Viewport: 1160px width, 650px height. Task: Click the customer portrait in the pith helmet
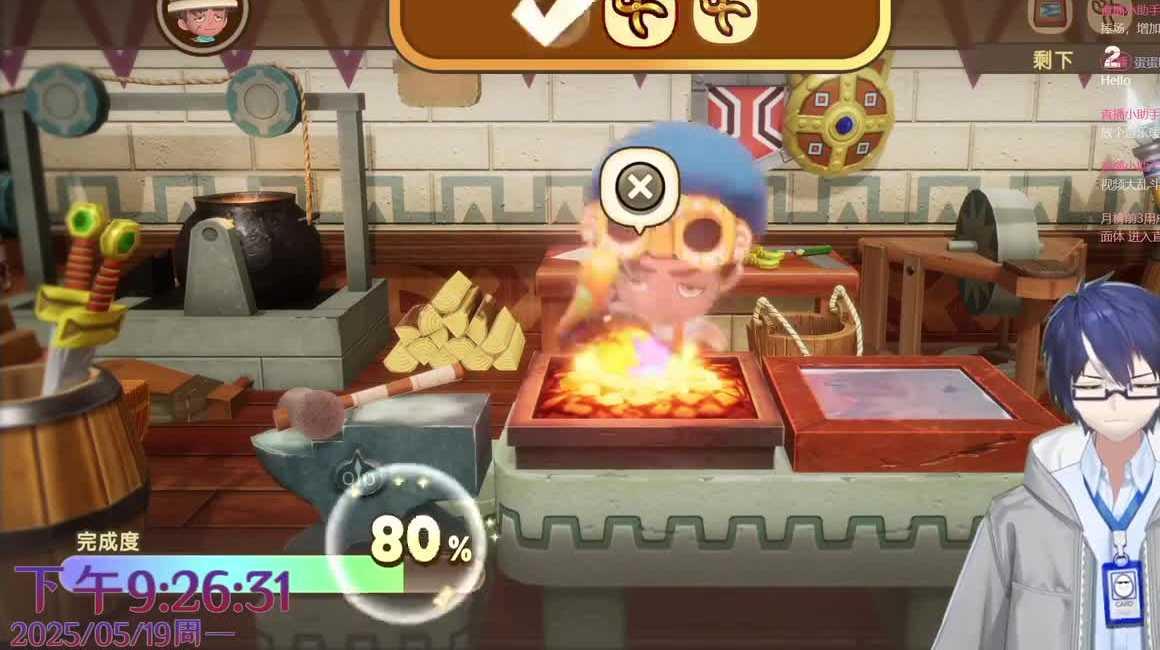(203, 22)
